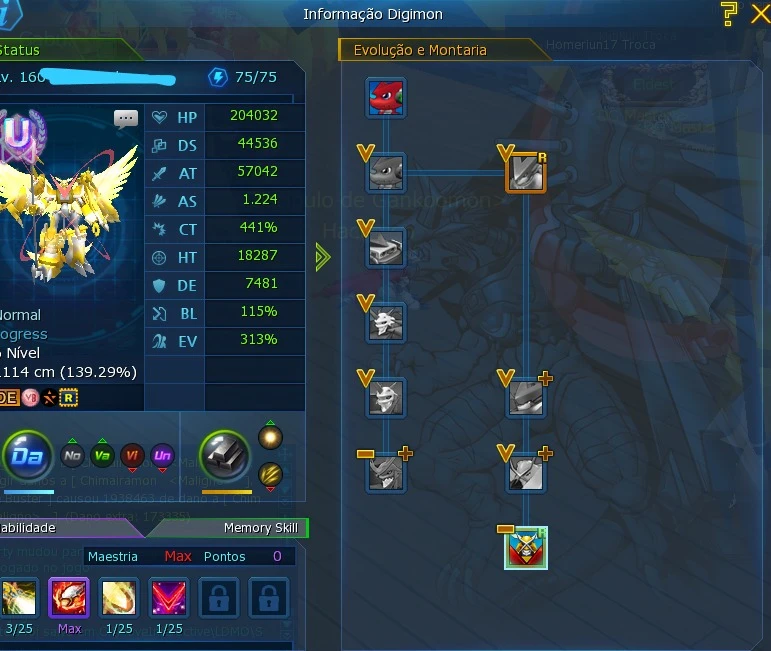Viewport: 771px width, 651px height.
Task: Choose the final colored evolution at tree bottom
Action: 525,548
